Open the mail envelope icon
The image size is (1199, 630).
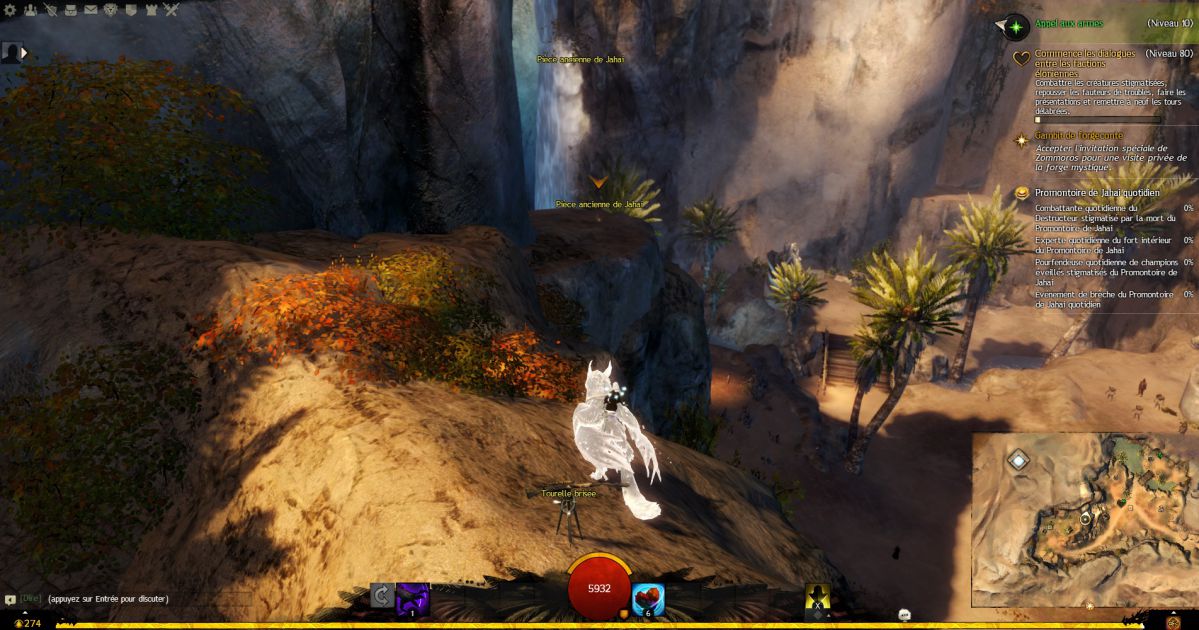click(x=91, y=10)
